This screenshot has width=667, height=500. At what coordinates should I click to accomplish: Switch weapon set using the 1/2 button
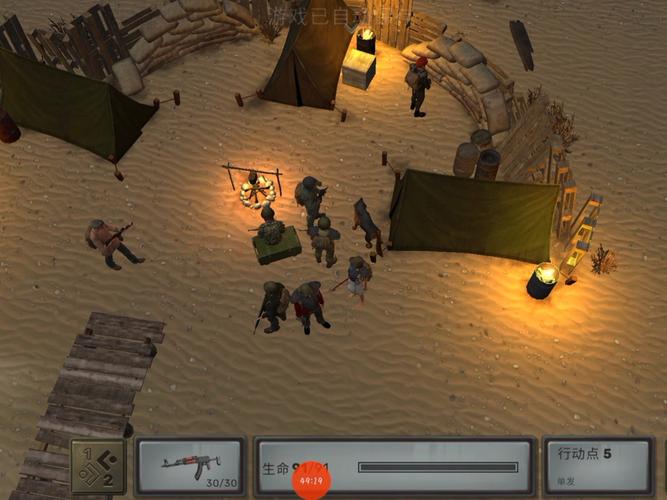pos(98,466)
